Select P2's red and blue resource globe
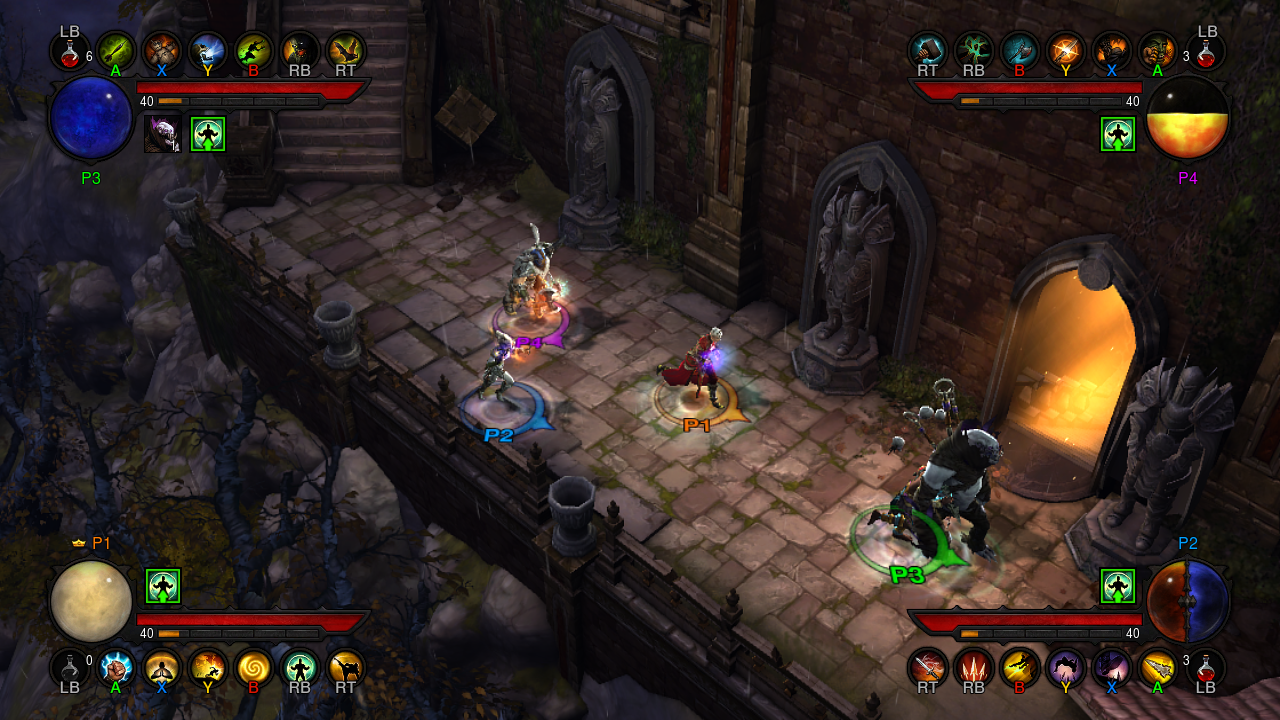The image size is (1280, 720). tap(1188, 601)
